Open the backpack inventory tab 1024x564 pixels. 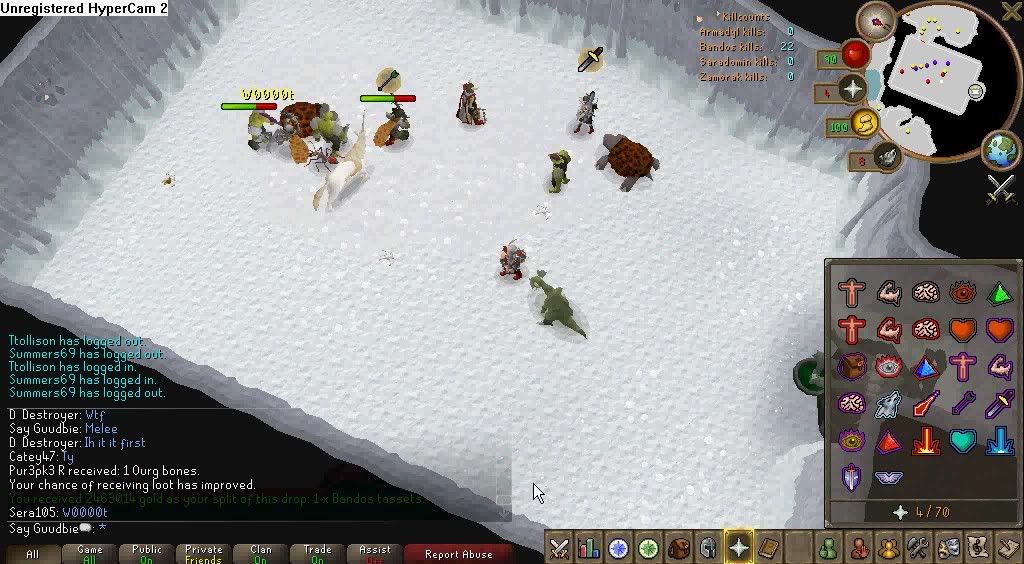679,548
